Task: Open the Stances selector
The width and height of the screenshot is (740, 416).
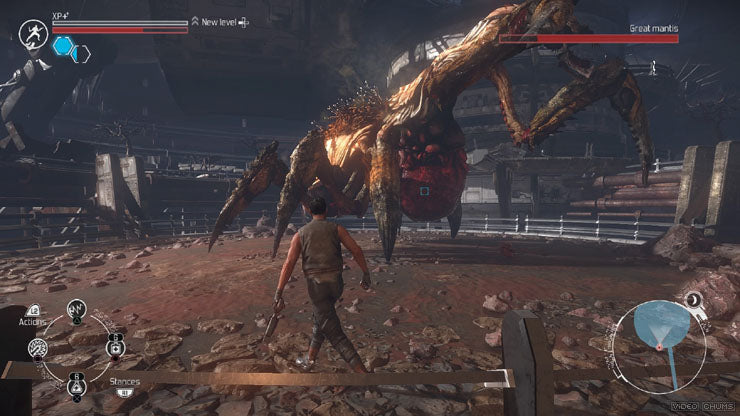Action: (x=125, y=383)
